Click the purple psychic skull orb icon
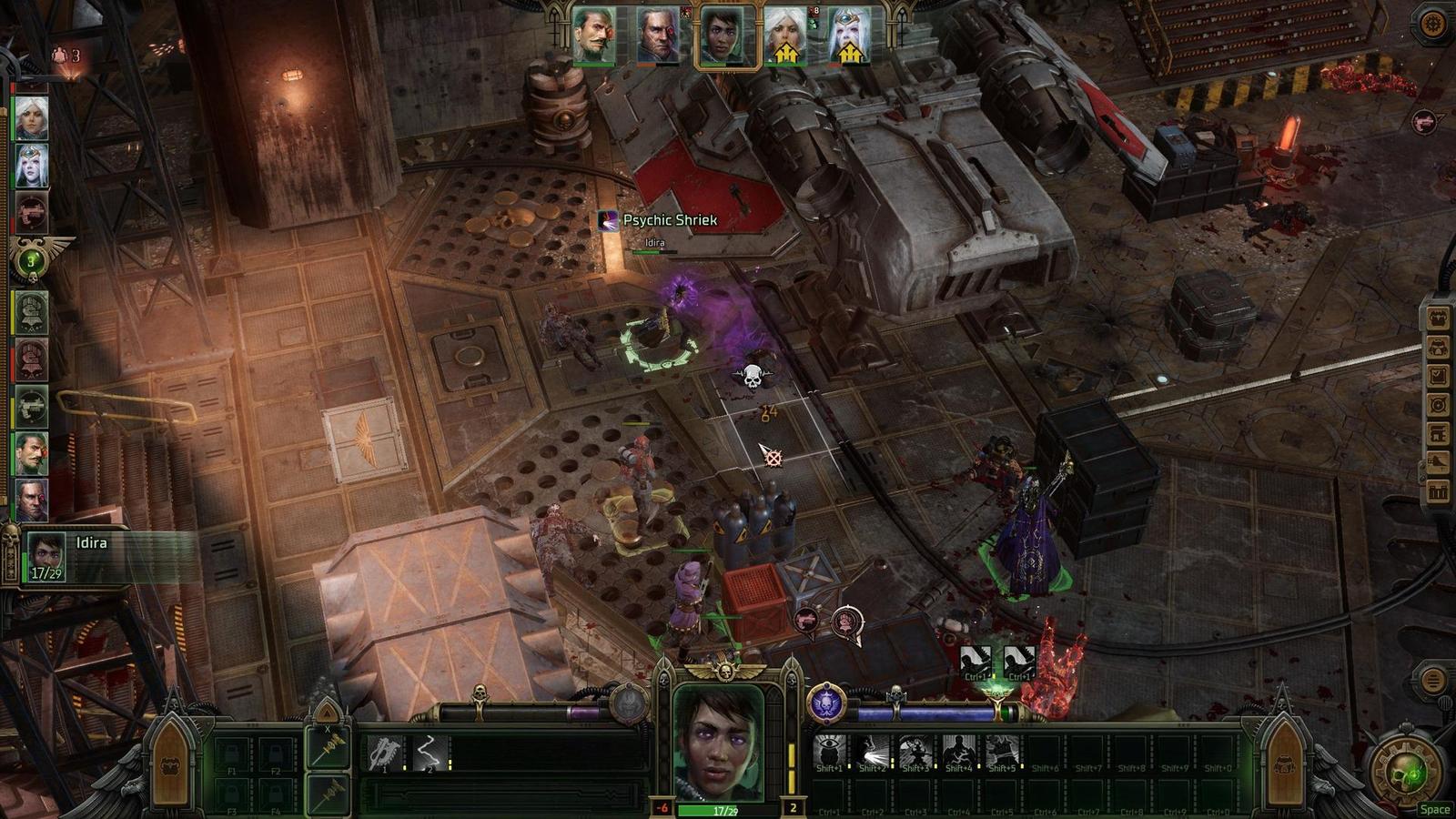This screenshot has height=819, width=1456. (x=826, y=703)
